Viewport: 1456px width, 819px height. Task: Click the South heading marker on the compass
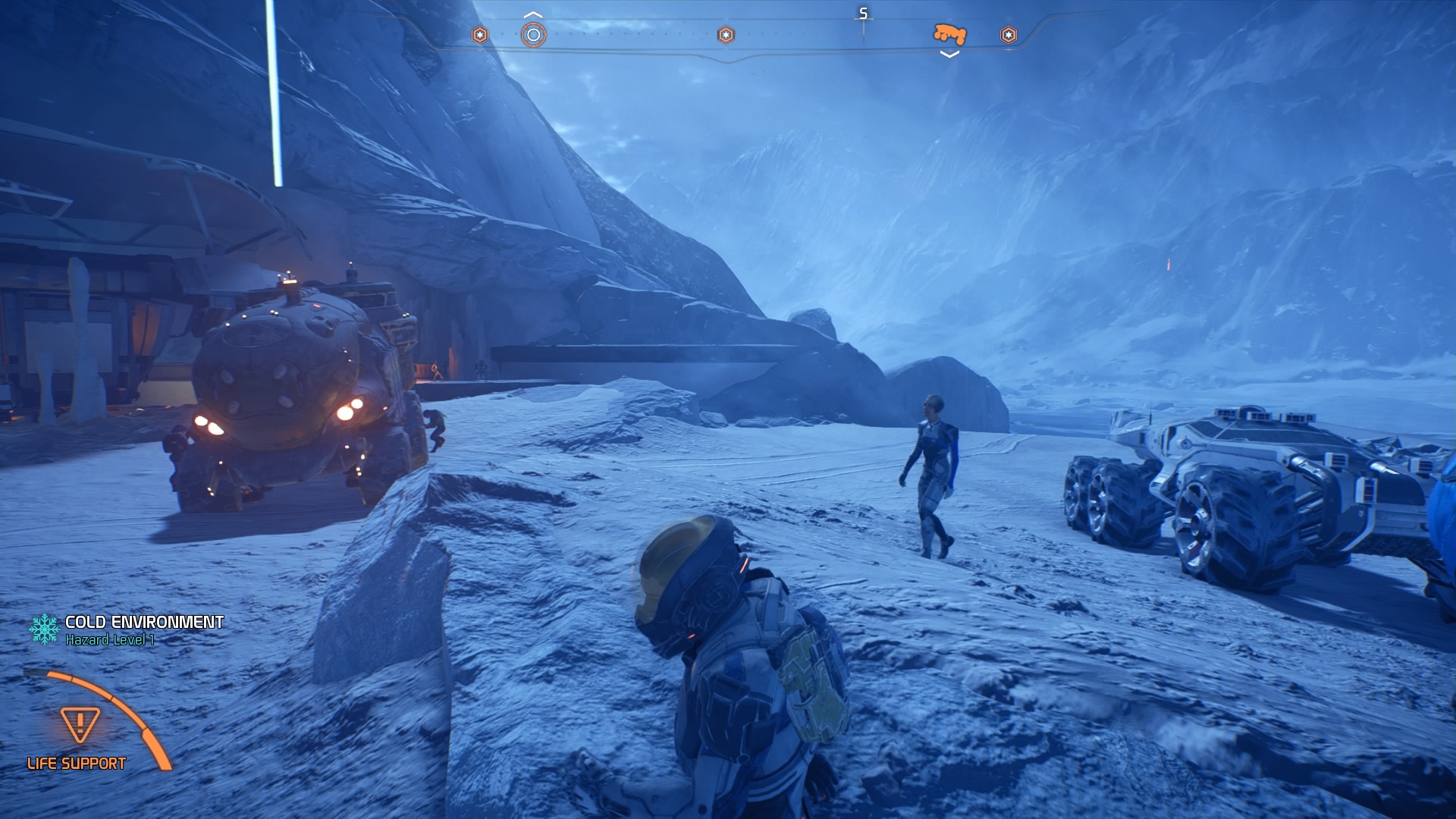tap(863, 14)
